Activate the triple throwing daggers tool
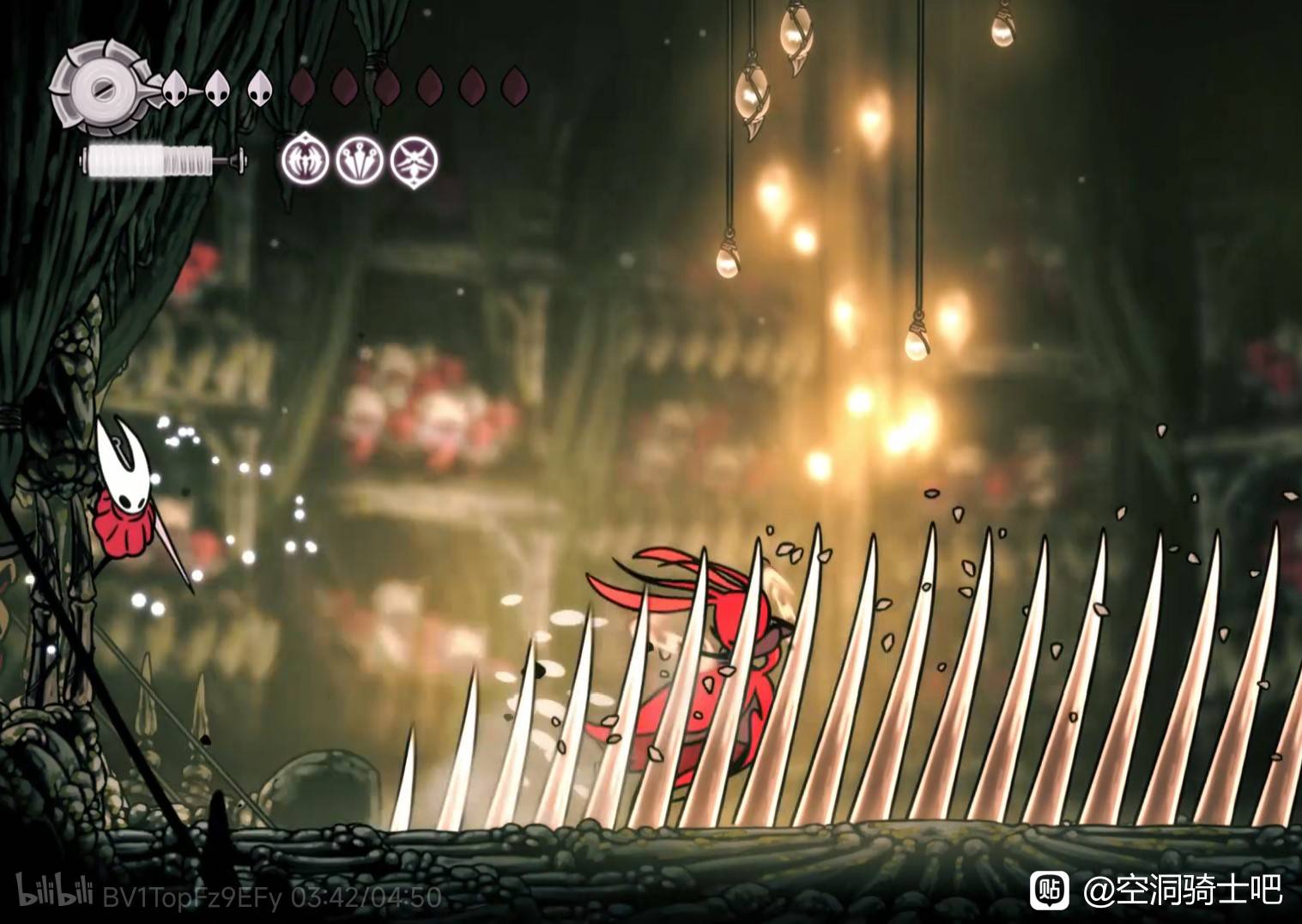Image resolution: width=1302 pixels, height=924 pixels. (360, 160)
